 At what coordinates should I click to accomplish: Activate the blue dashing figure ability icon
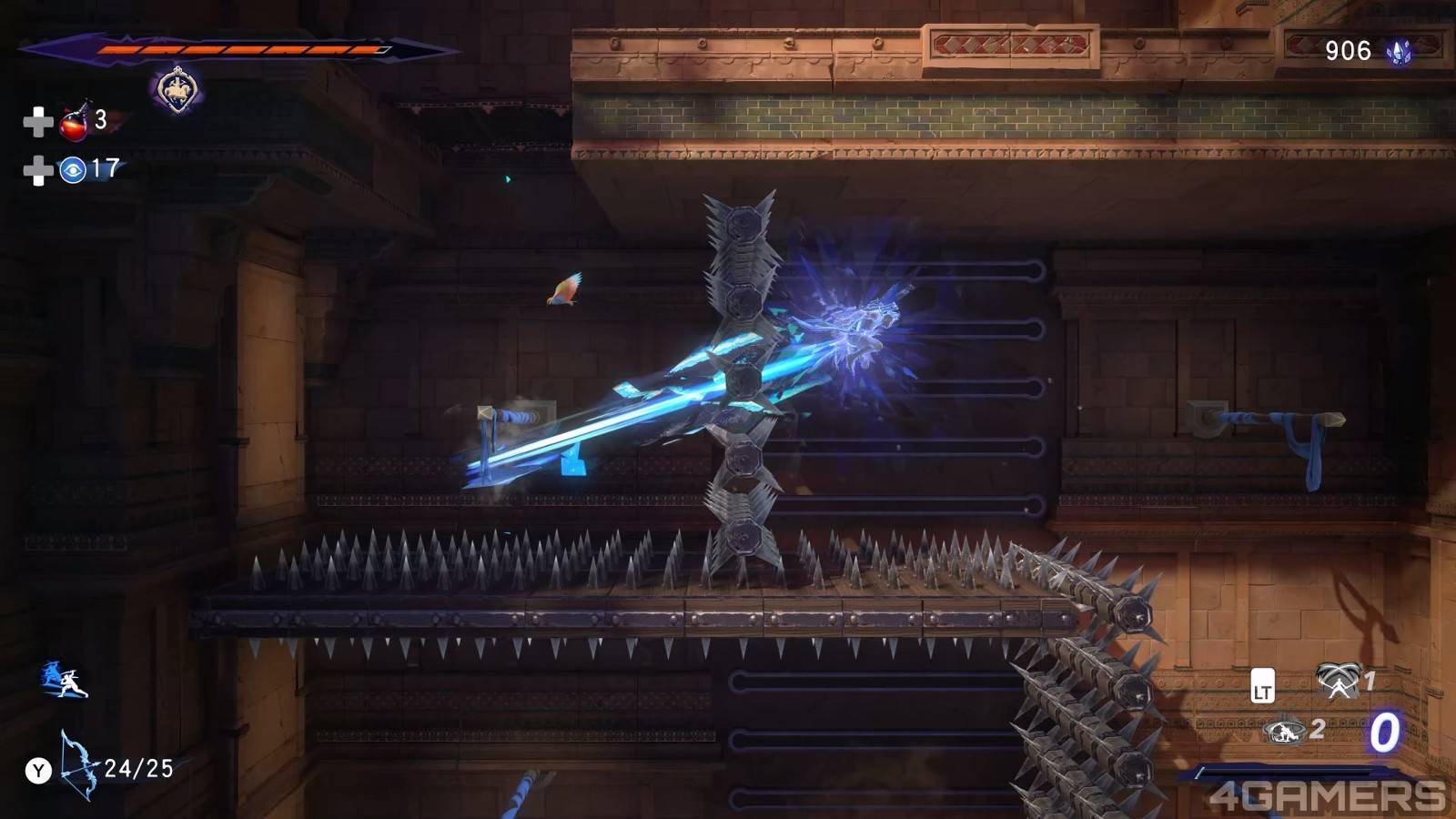[x=64, y=681]
